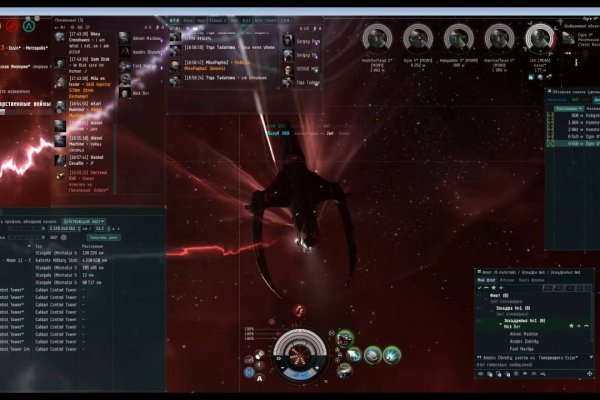This screenshot has width=600, height=400.
Task: Select the Hobgoblin row in the overview list
Action: pyautogui.click(x=575, y=115)
